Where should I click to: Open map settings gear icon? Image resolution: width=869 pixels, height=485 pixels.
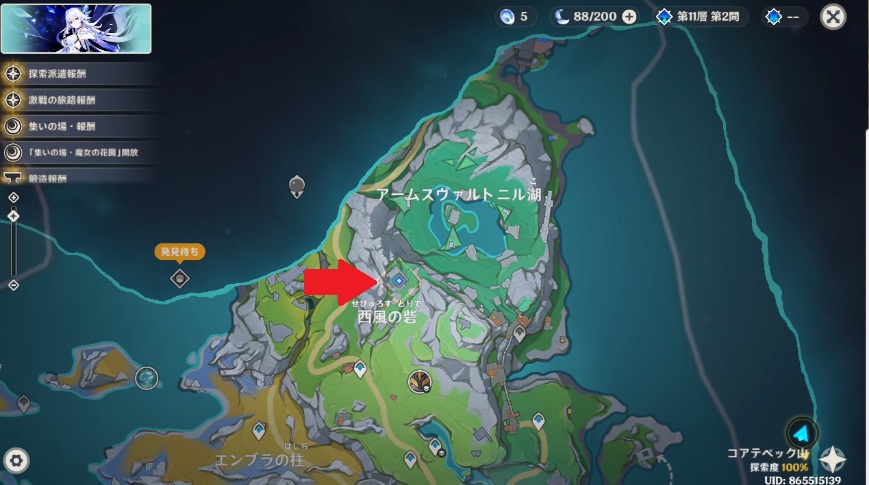[17, 460]
